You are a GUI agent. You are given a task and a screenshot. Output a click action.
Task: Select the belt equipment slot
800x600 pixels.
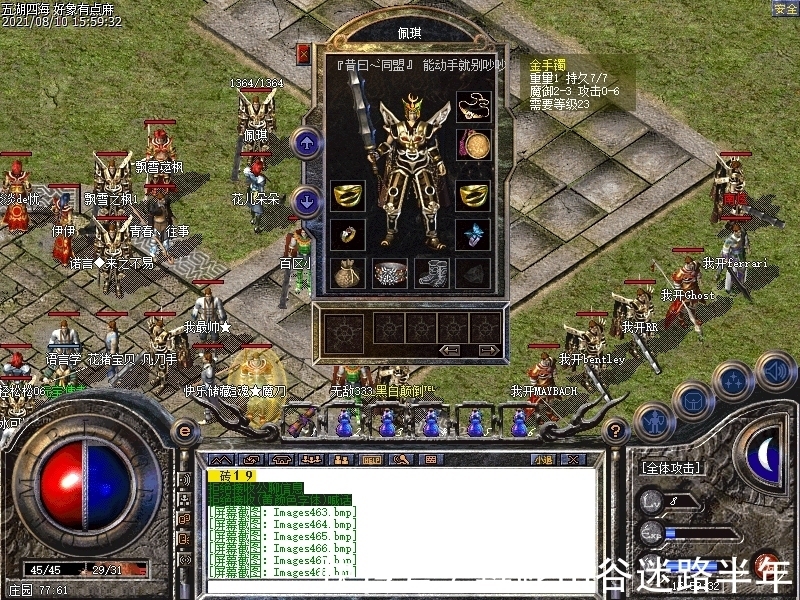coord(389,272)
